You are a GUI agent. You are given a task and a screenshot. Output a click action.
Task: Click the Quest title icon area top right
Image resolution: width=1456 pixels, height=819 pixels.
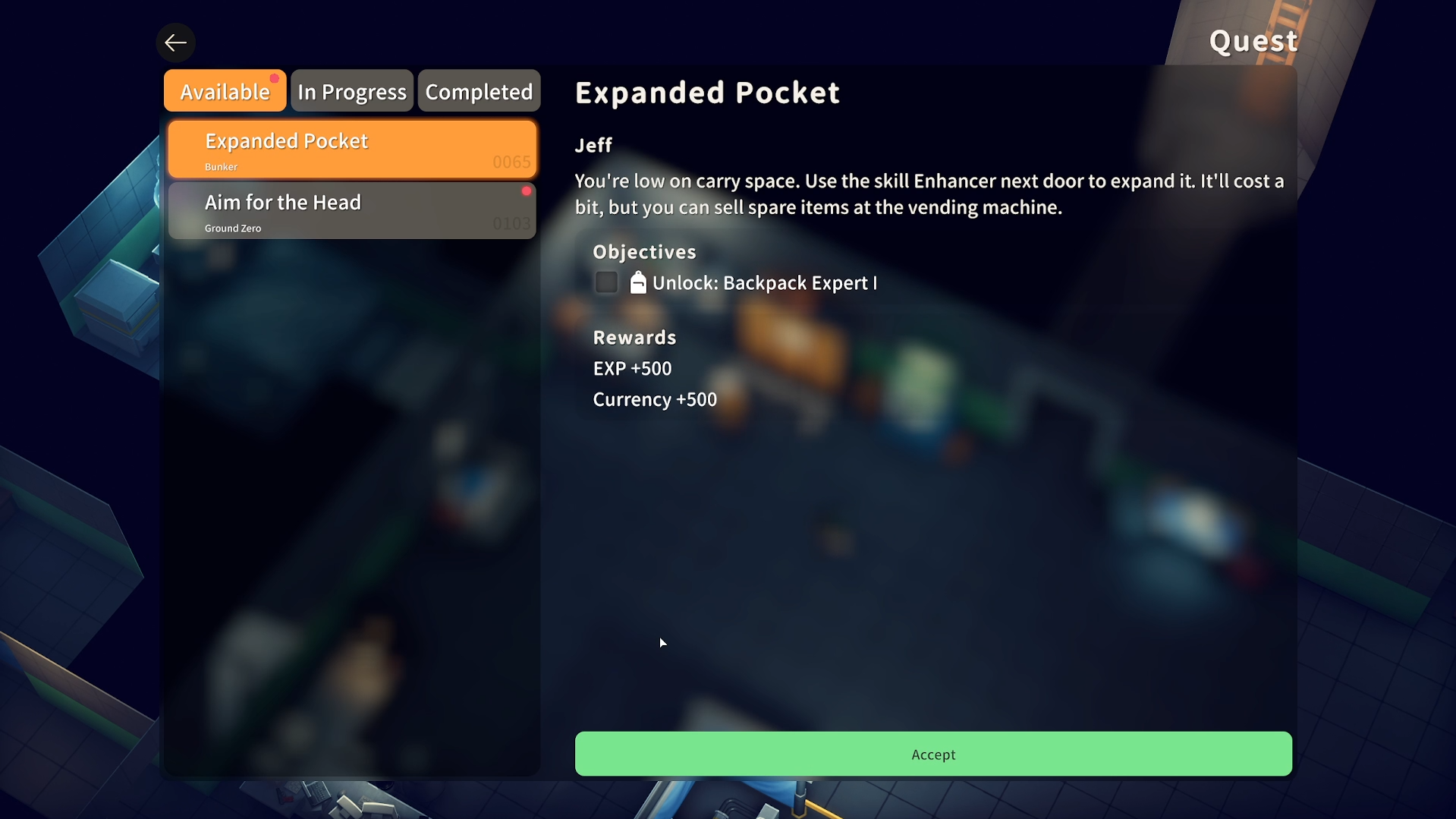1253,41
